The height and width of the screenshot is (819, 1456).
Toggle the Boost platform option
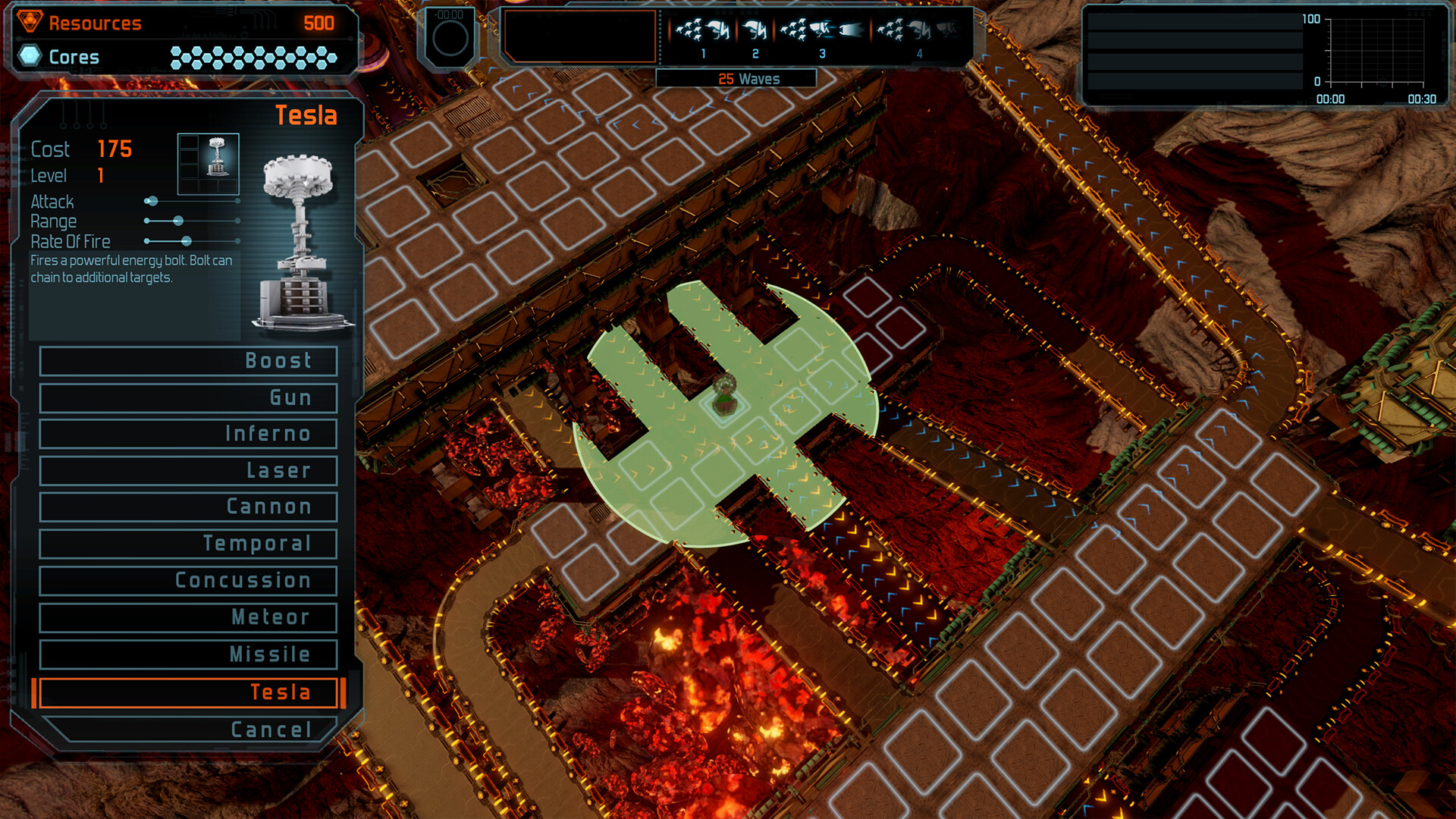tap(187, 361)
